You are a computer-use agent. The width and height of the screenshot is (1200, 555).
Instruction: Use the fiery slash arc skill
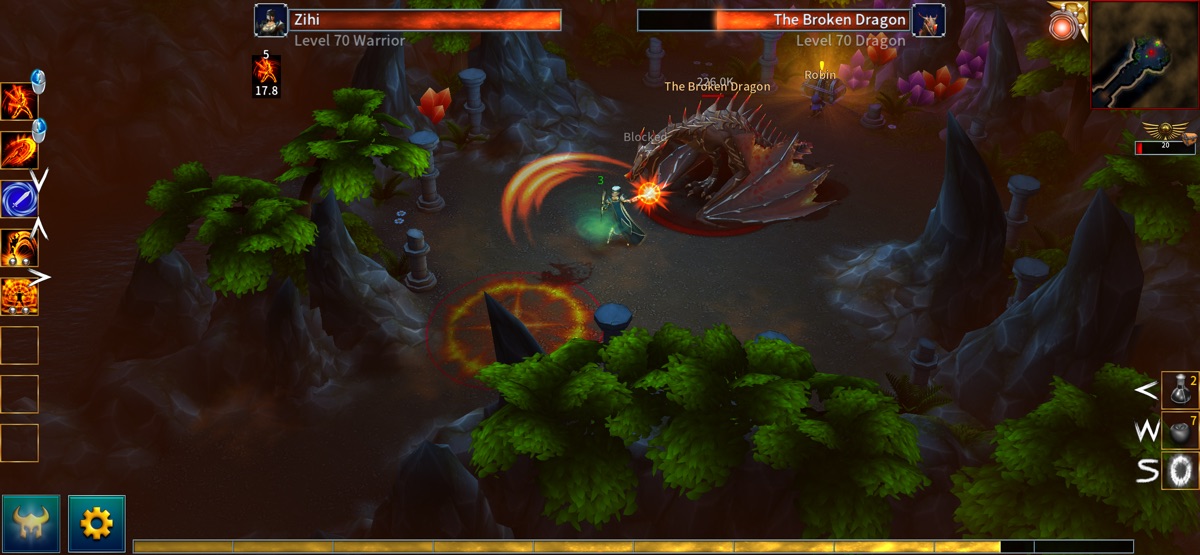click(x=19, y=150)
